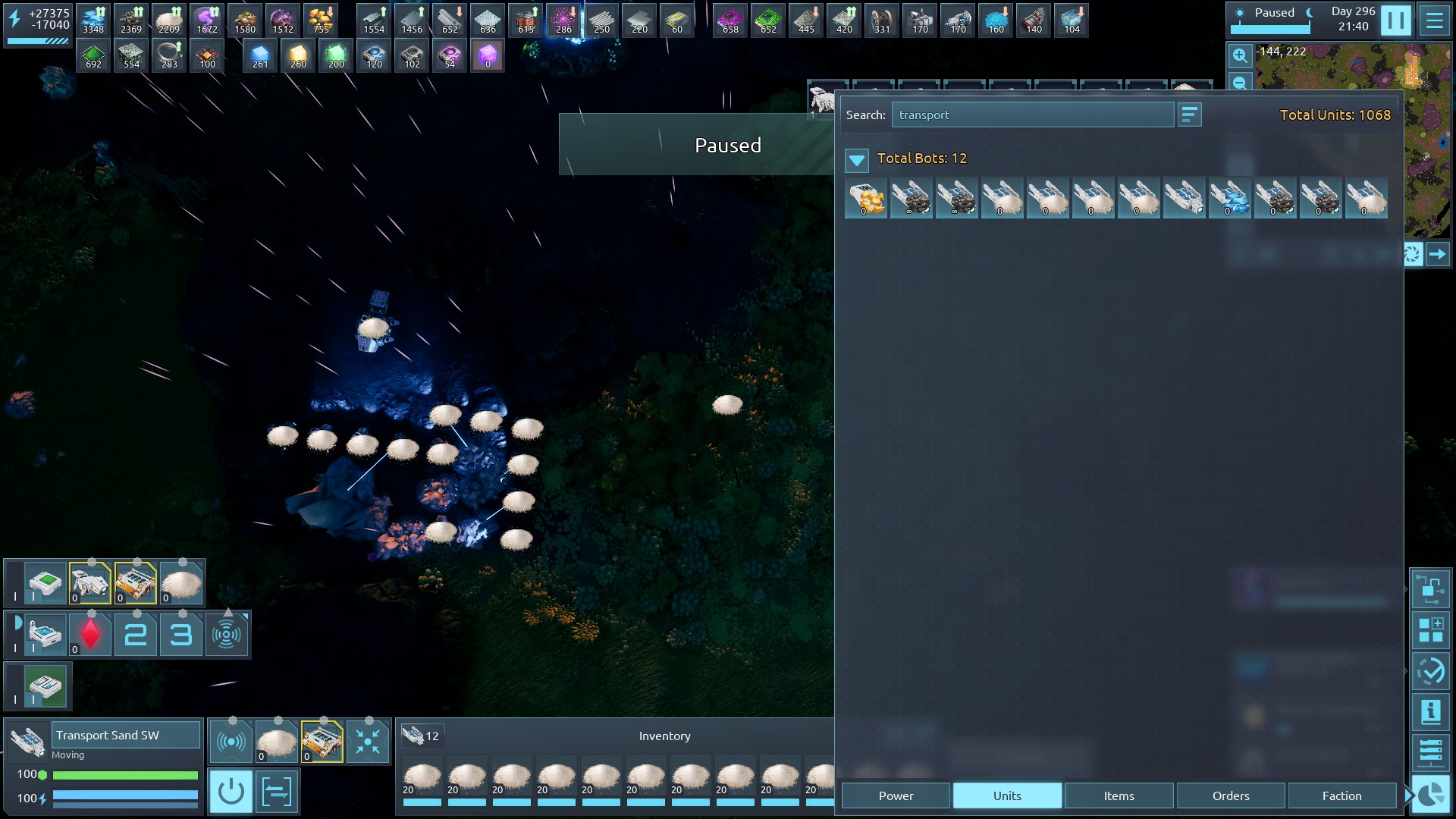Show the Orders tab
This screenshot has height=819, width=1456.
click(1230, 795)
